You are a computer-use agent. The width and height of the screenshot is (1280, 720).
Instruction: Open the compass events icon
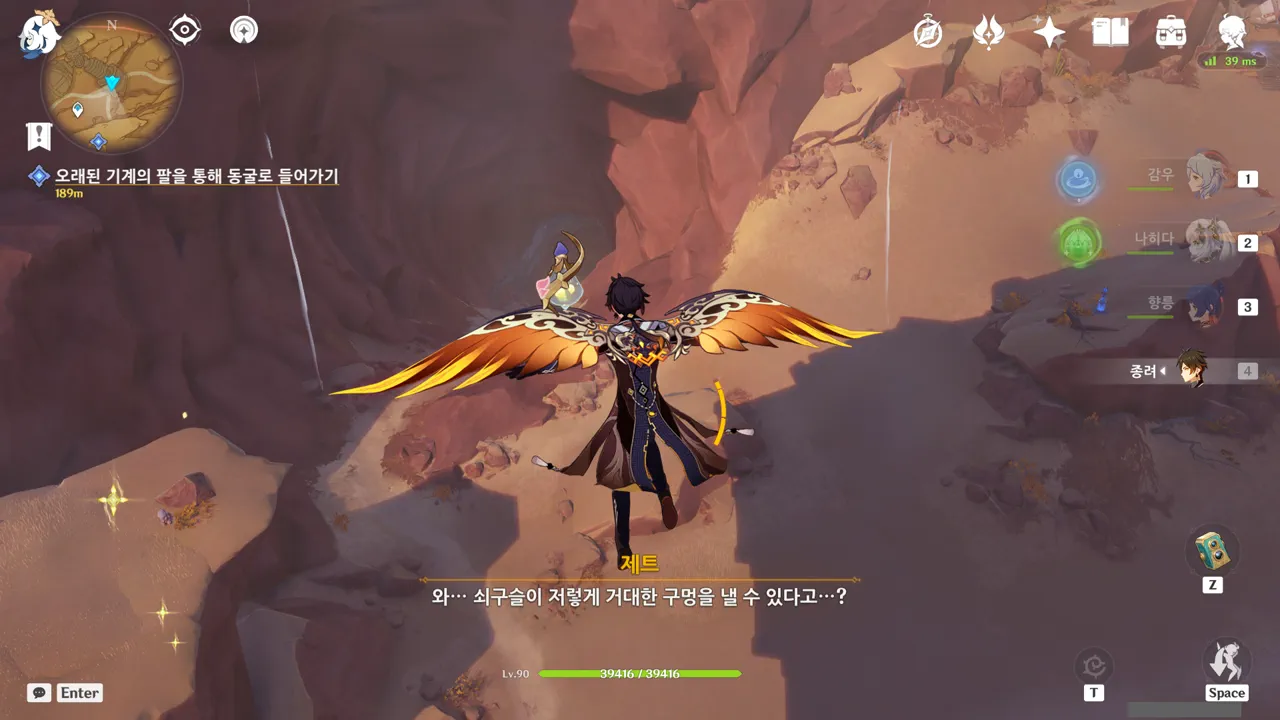pos(928,32)
